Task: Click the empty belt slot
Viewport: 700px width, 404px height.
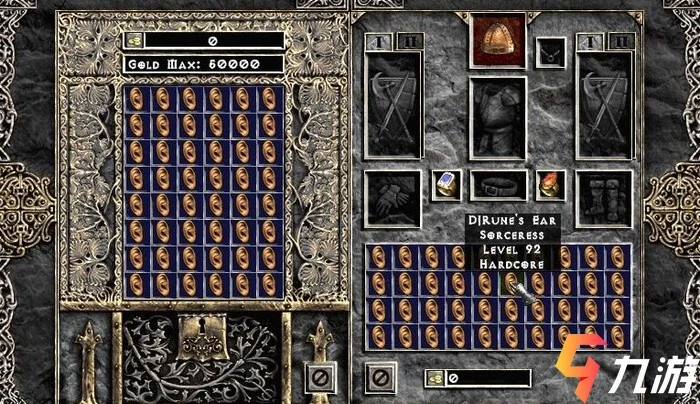Action: [498, 184]
